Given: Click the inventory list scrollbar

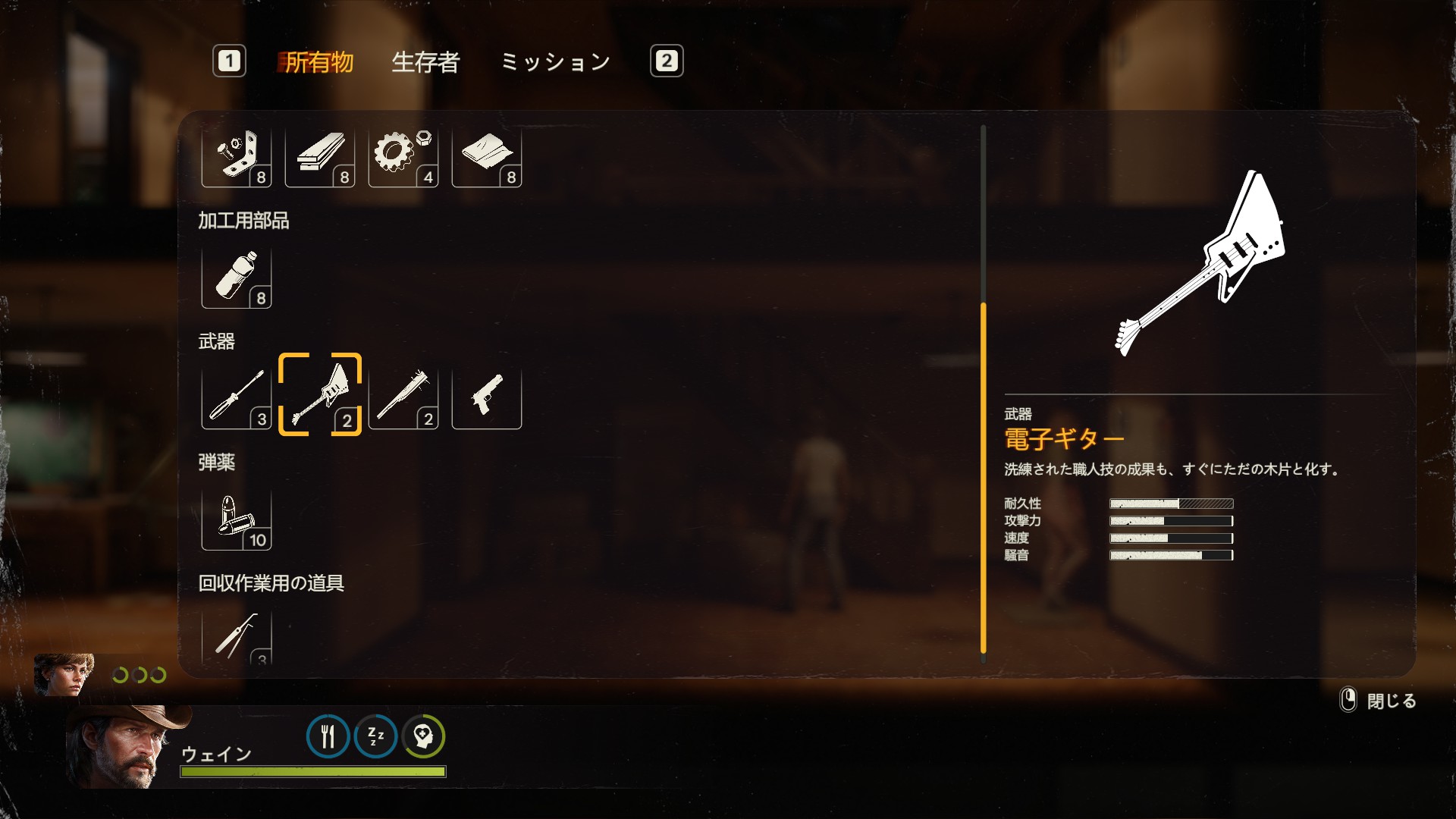Looking at the screenshot, I should click(x=984, y=478).
